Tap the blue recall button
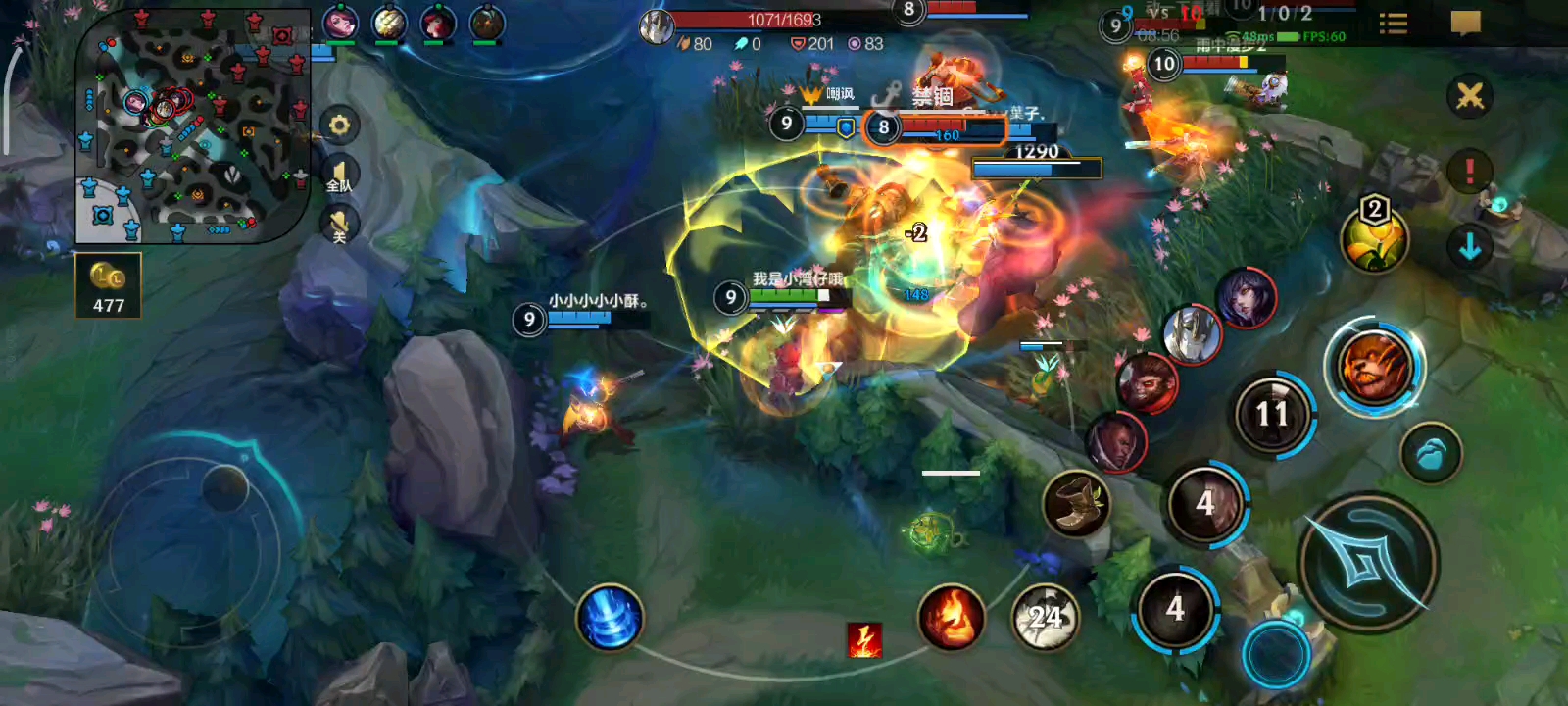 (1431, 454)
